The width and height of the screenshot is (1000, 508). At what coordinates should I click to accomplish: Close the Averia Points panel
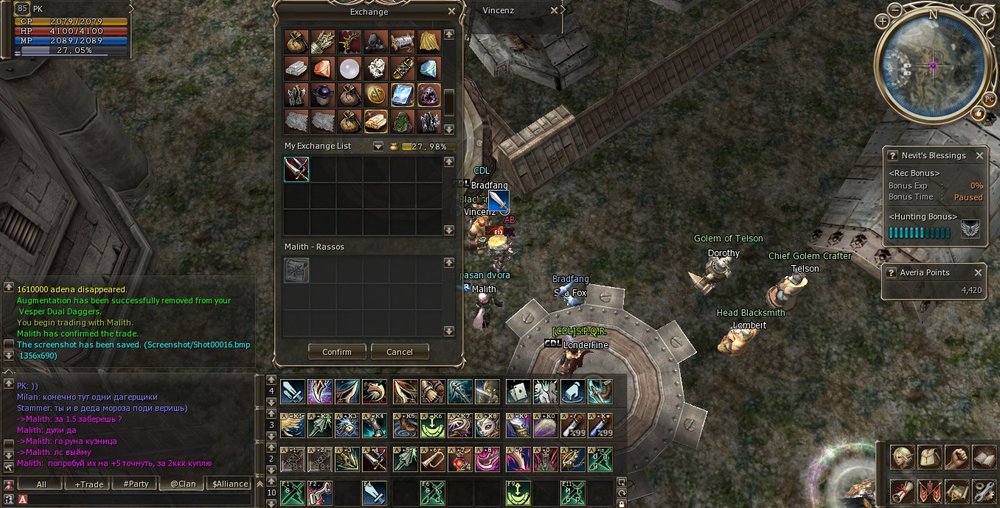point(980,272)
